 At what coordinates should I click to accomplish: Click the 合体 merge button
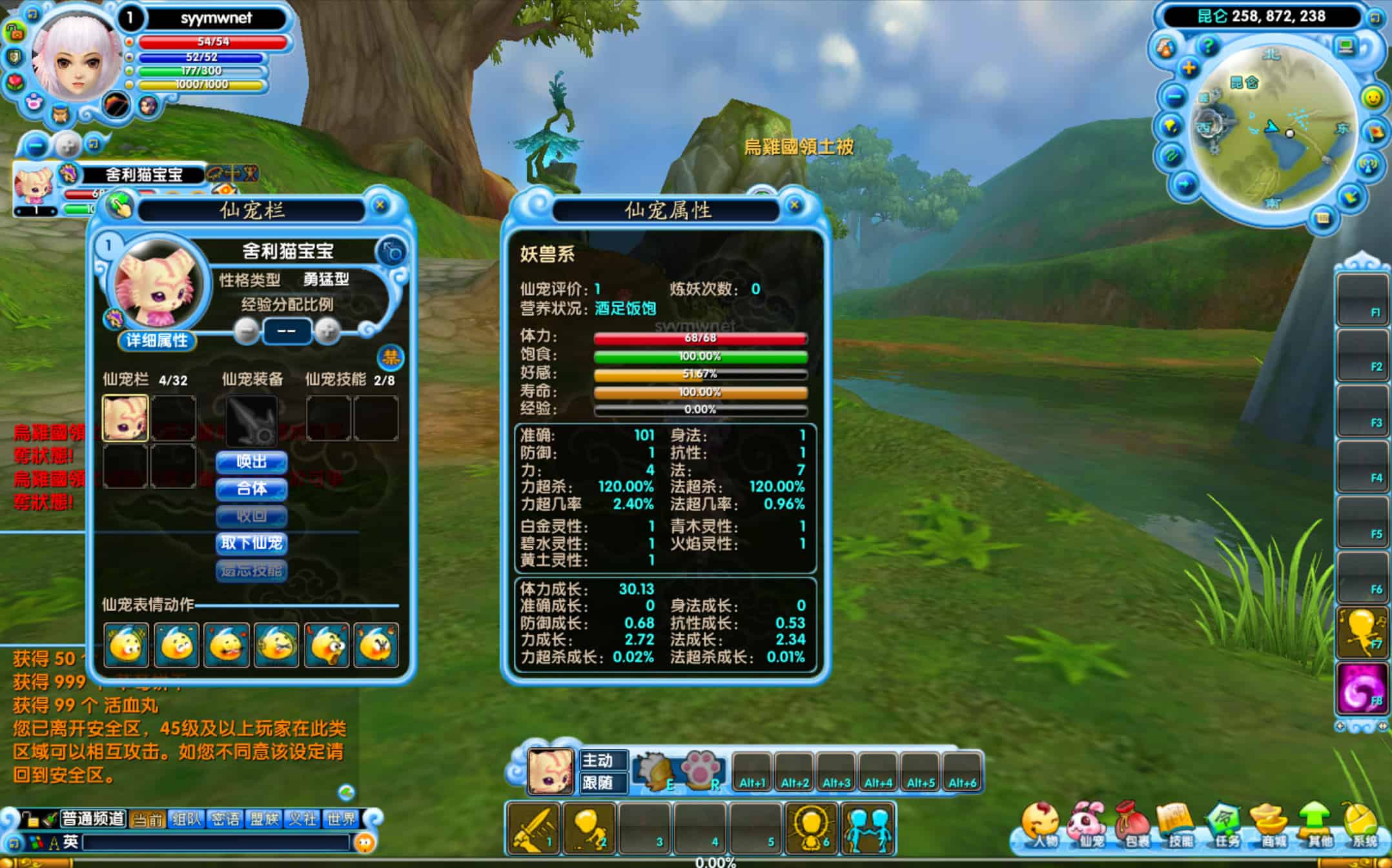click(251, 489)
